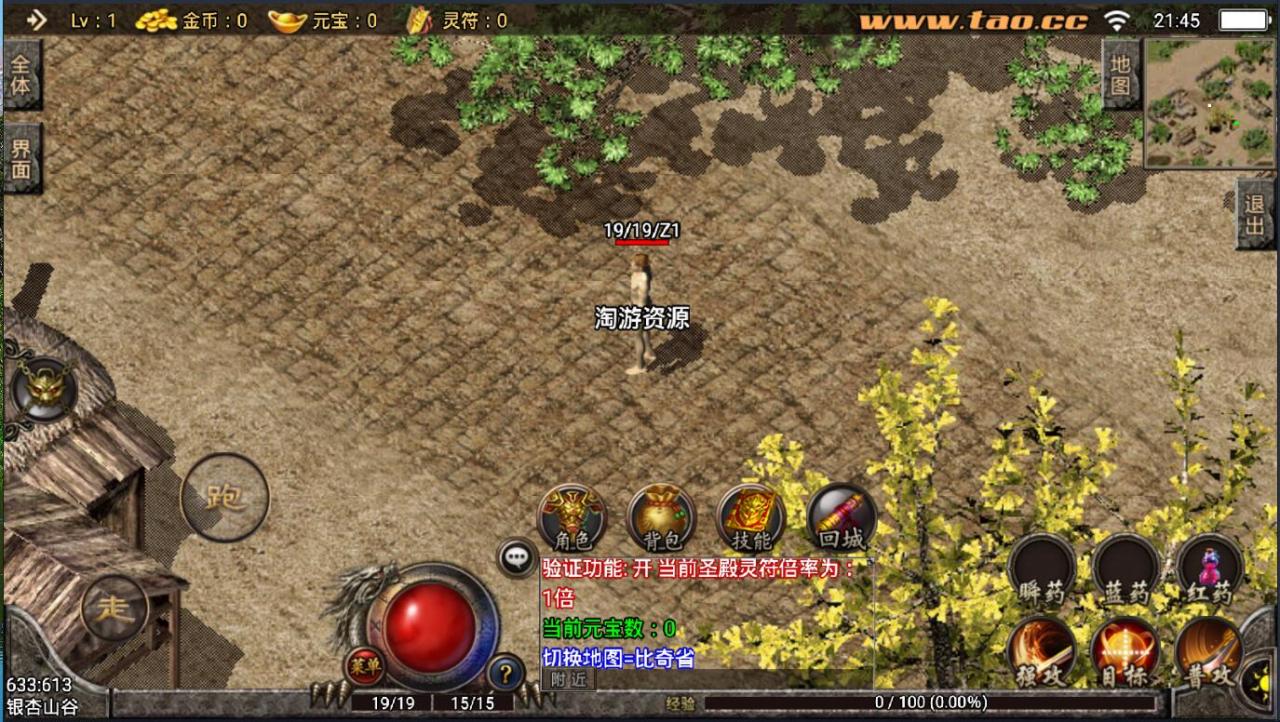This screenshot has height=722, width=1280.
Task: Toggle the 界面 interface visibility
Action: [x=21, y=154]
